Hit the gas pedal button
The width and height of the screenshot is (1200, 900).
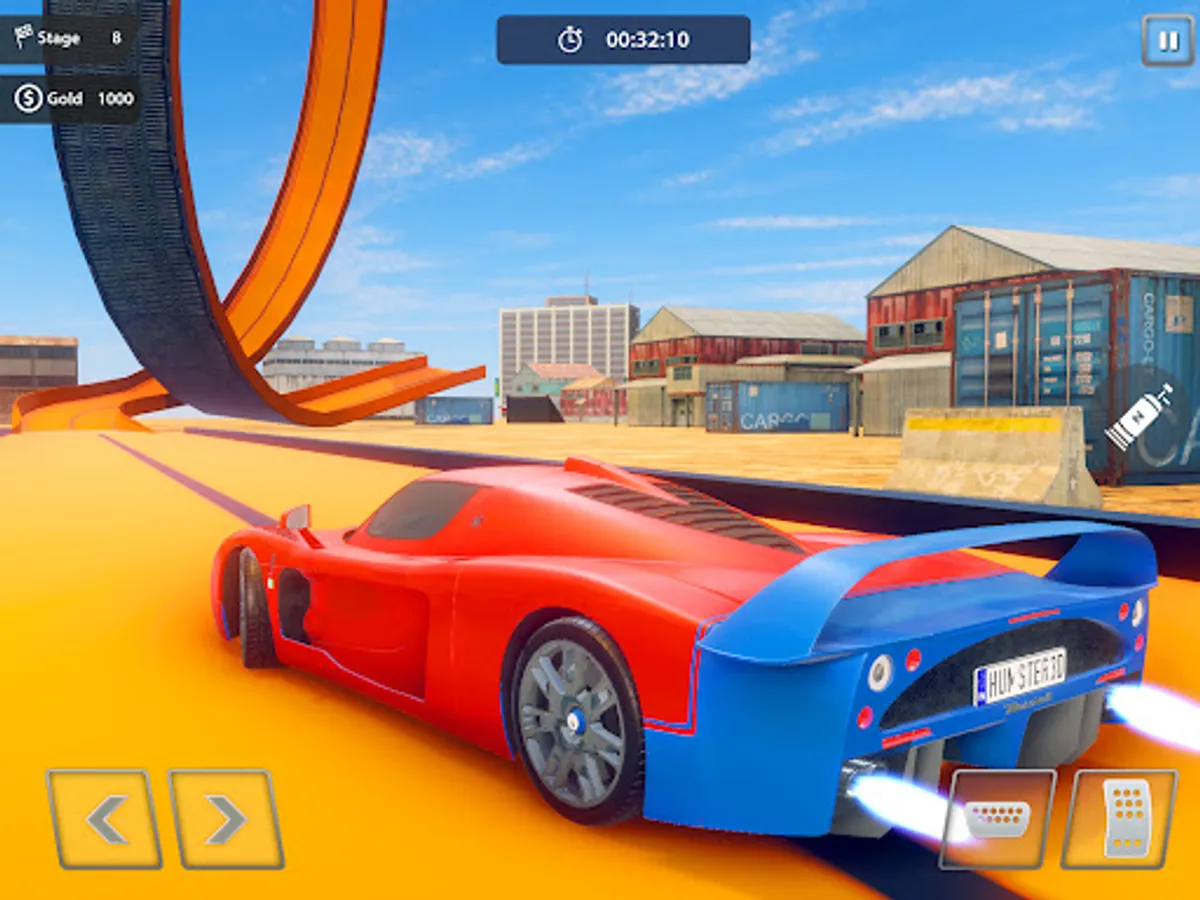[1119, 819]
